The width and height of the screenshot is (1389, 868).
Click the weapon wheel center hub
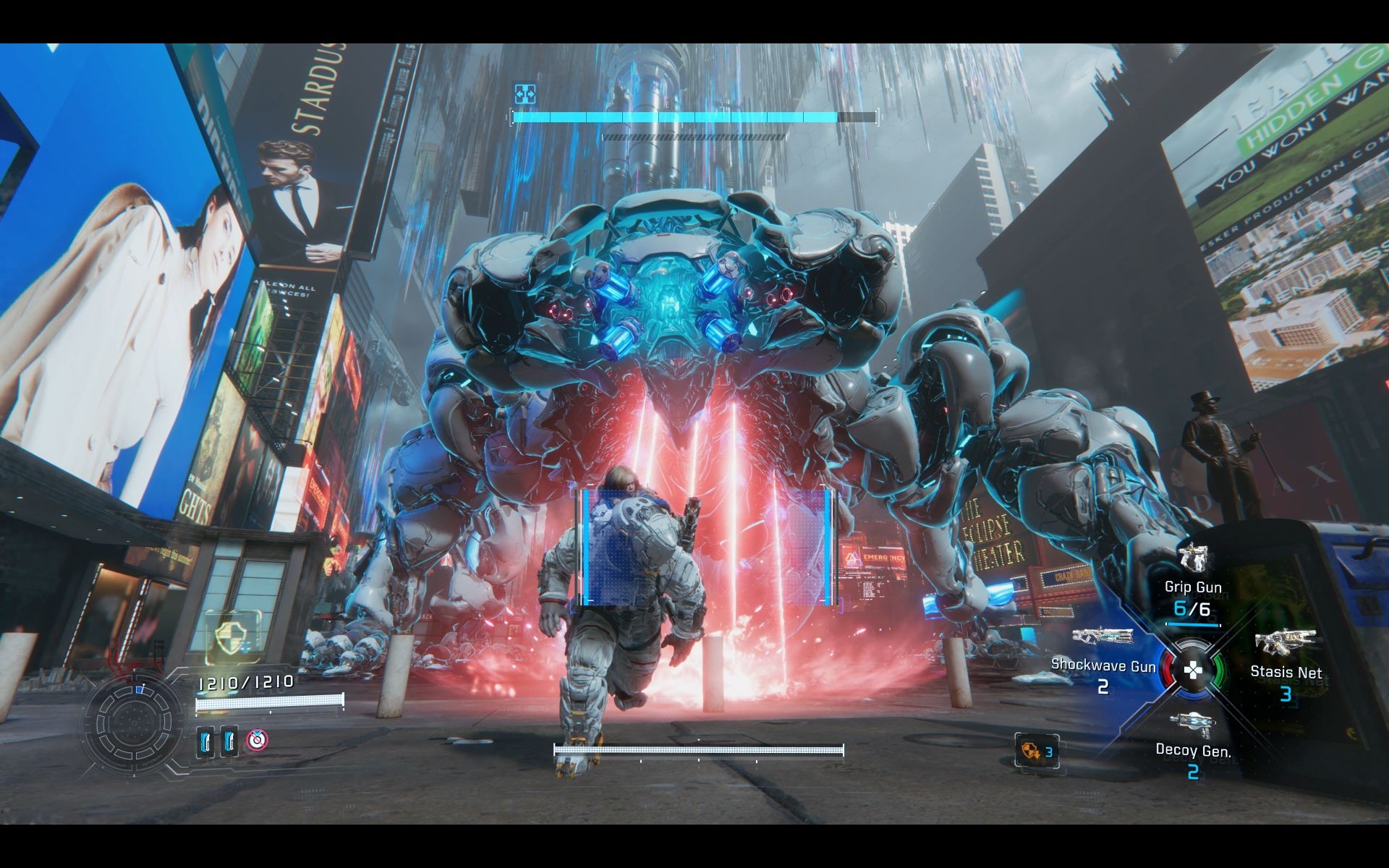point(1192,671)
